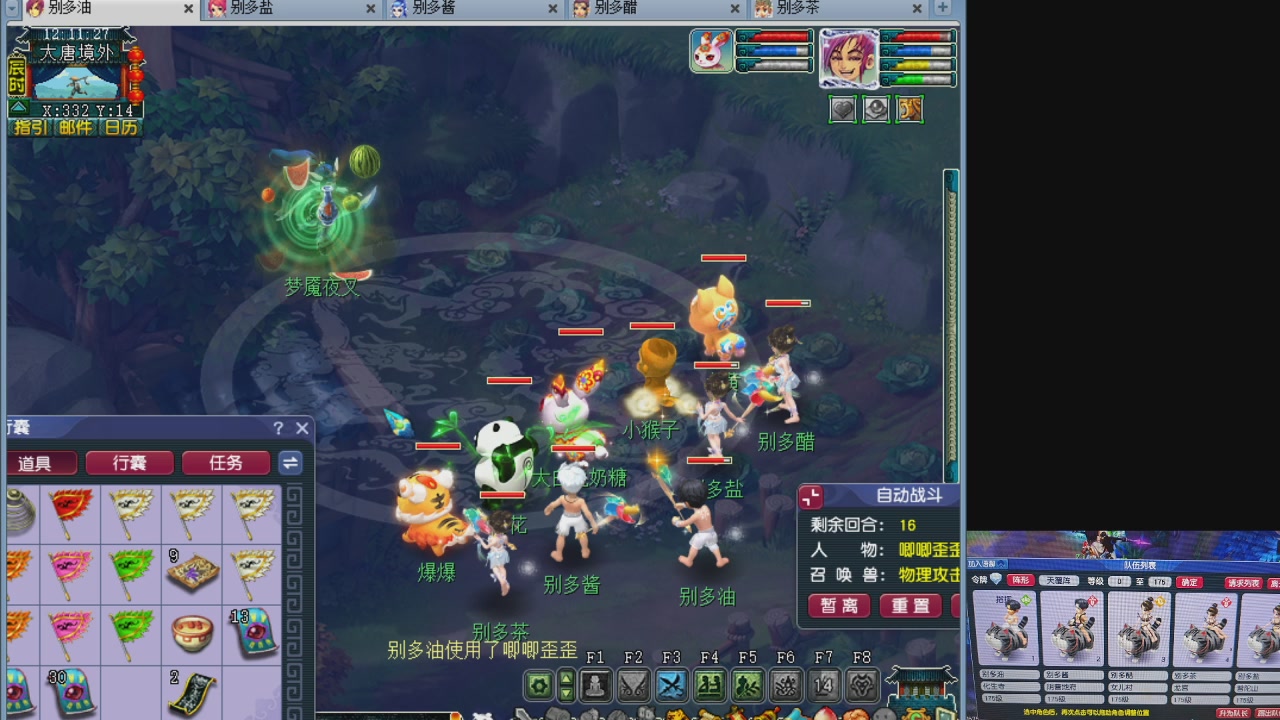Collapse the minimap using its blue triangle arrow
The width and height of the screenshot is (1280, 720).
pyautogui.click(x=18, y=107)
